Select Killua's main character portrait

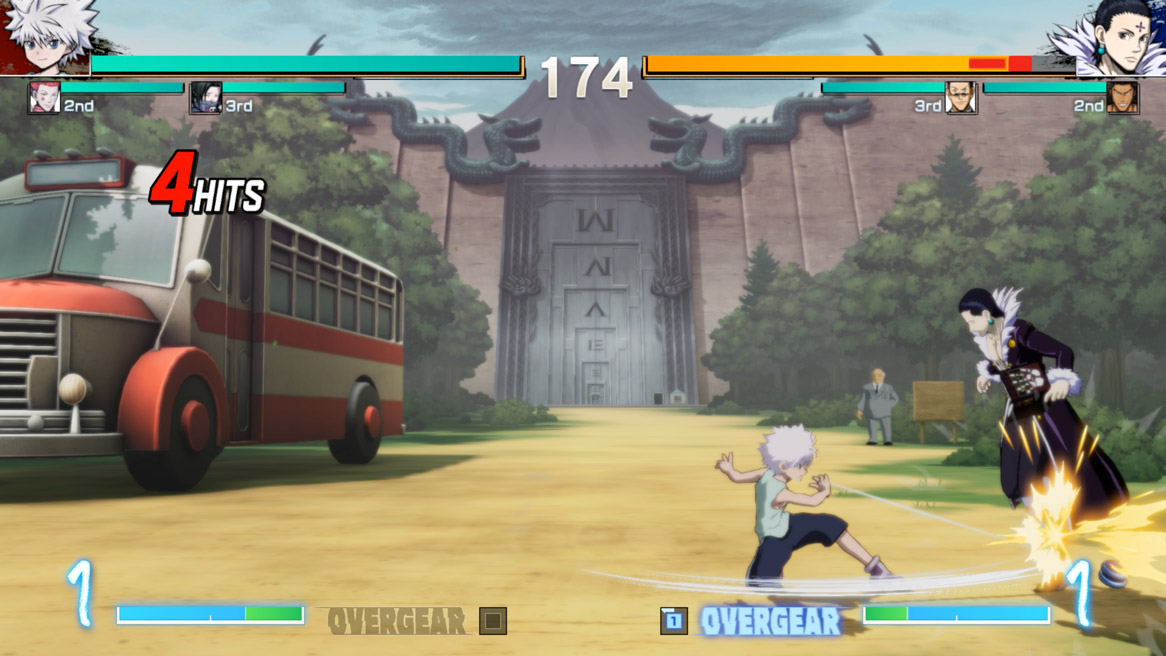coord(47,37)
